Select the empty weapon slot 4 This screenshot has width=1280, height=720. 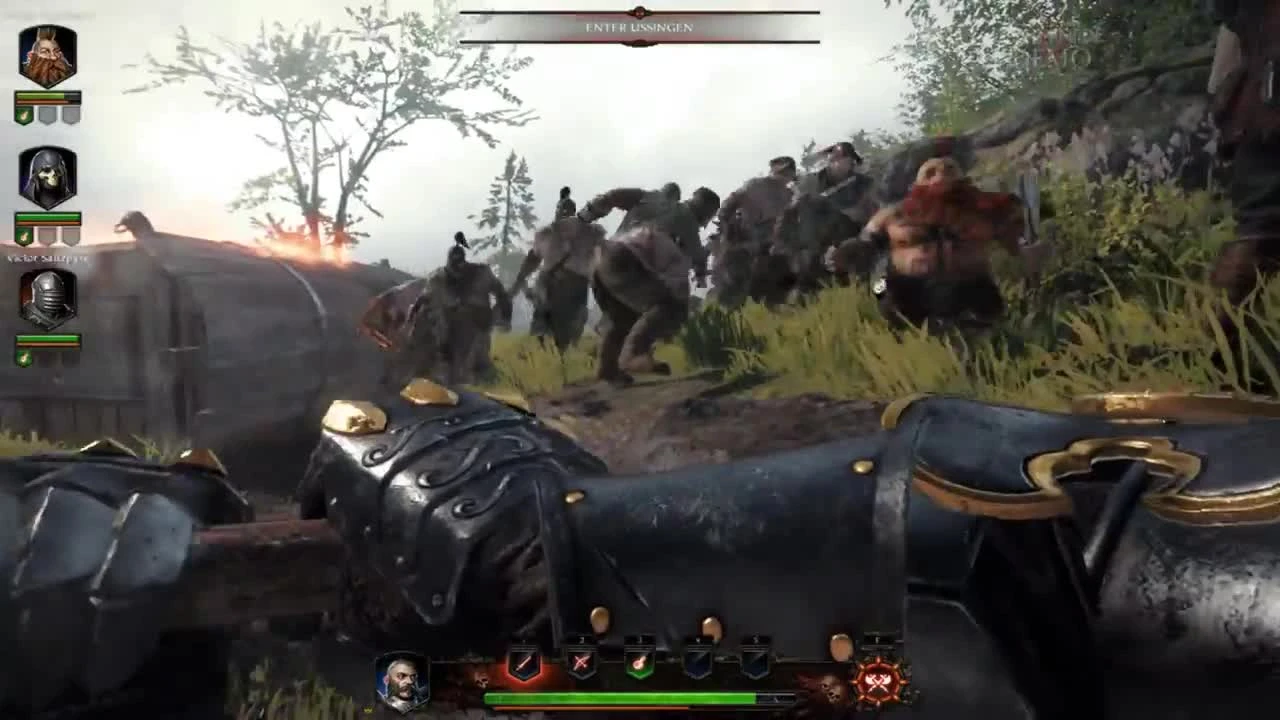(x=698, y=663)
